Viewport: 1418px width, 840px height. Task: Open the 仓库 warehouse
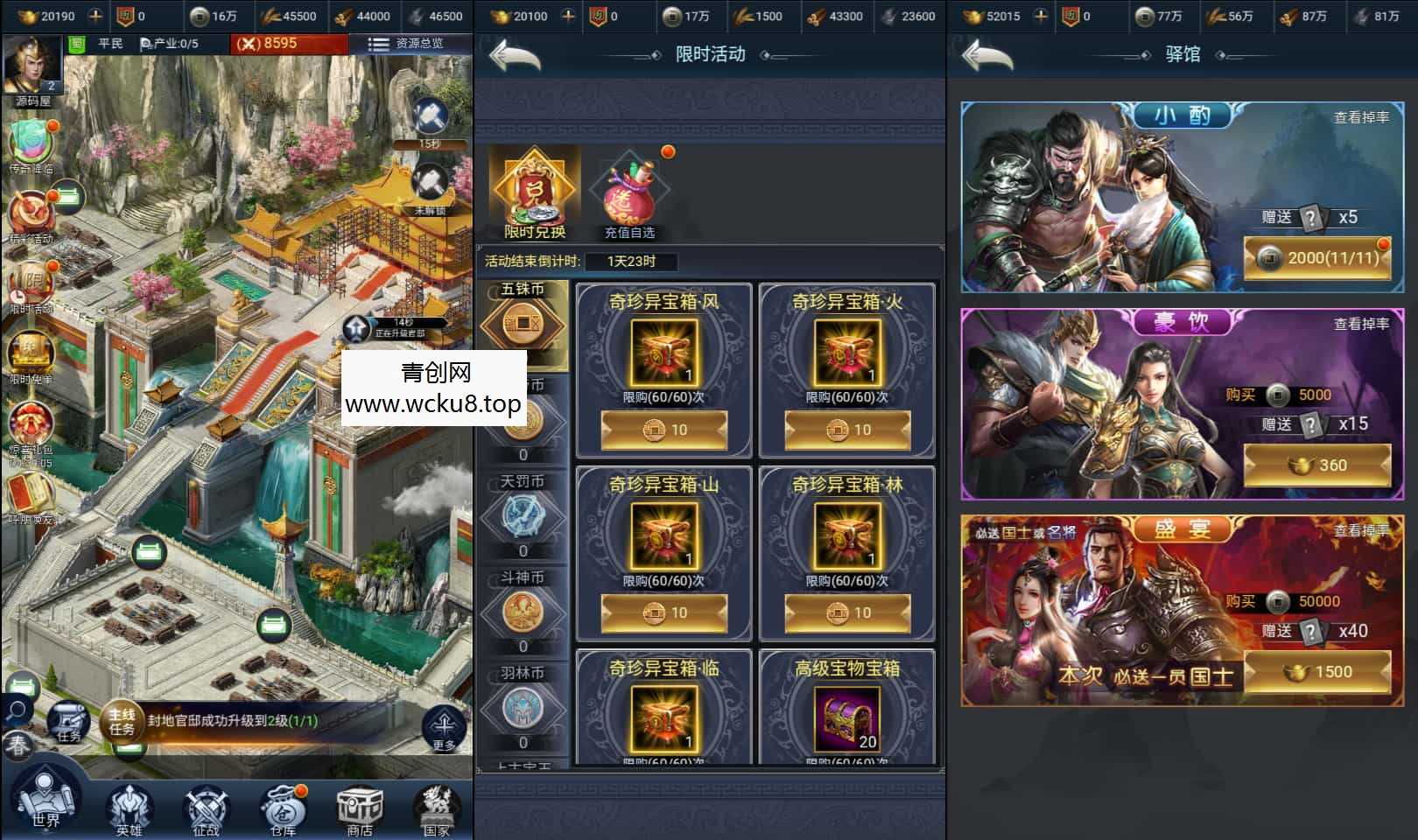[283, 808]
